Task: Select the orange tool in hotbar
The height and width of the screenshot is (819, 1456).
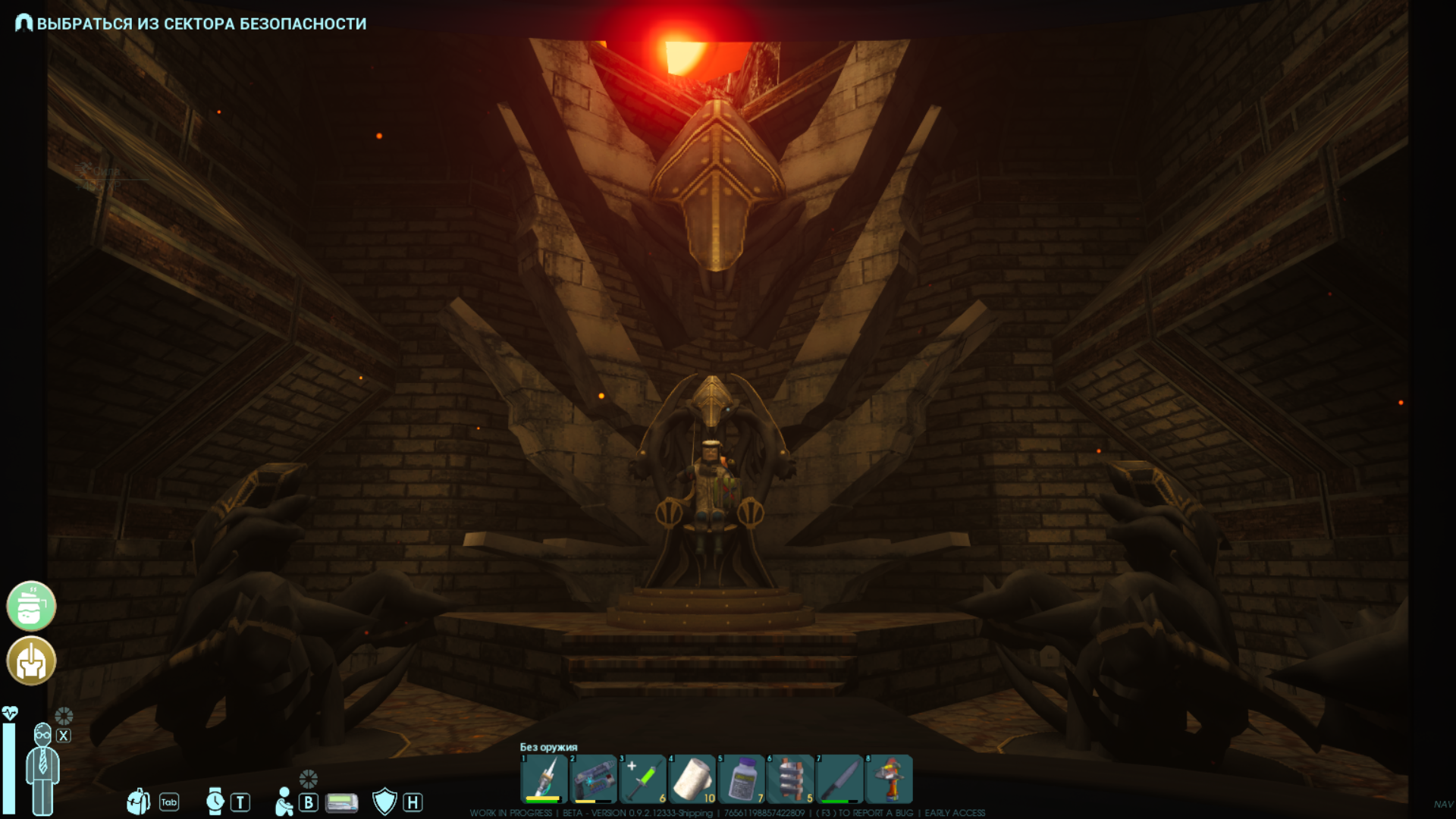Action: 889,779
